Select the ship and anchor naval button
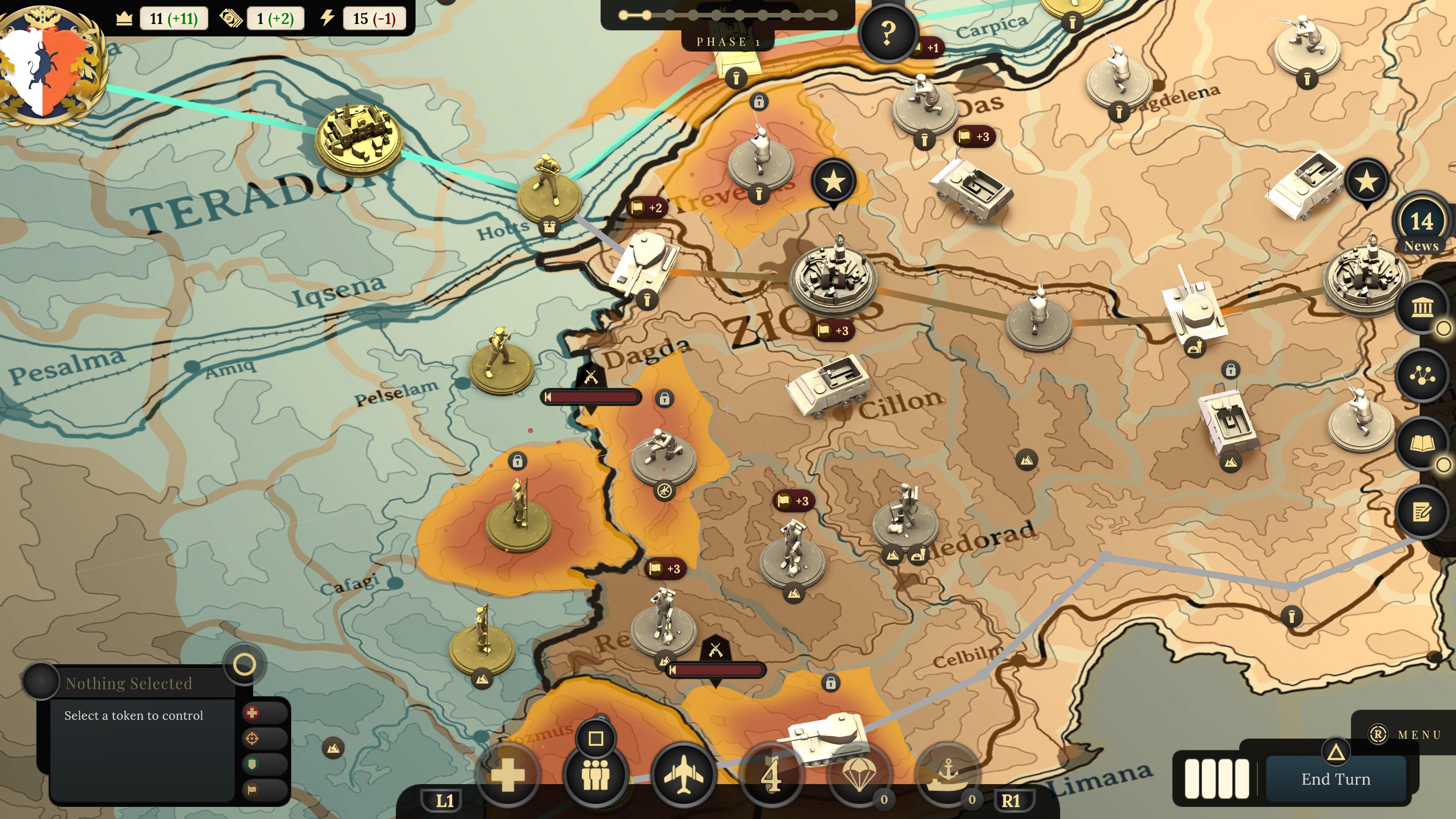Viewport: 1456px width, 819px height. (947, 775)
